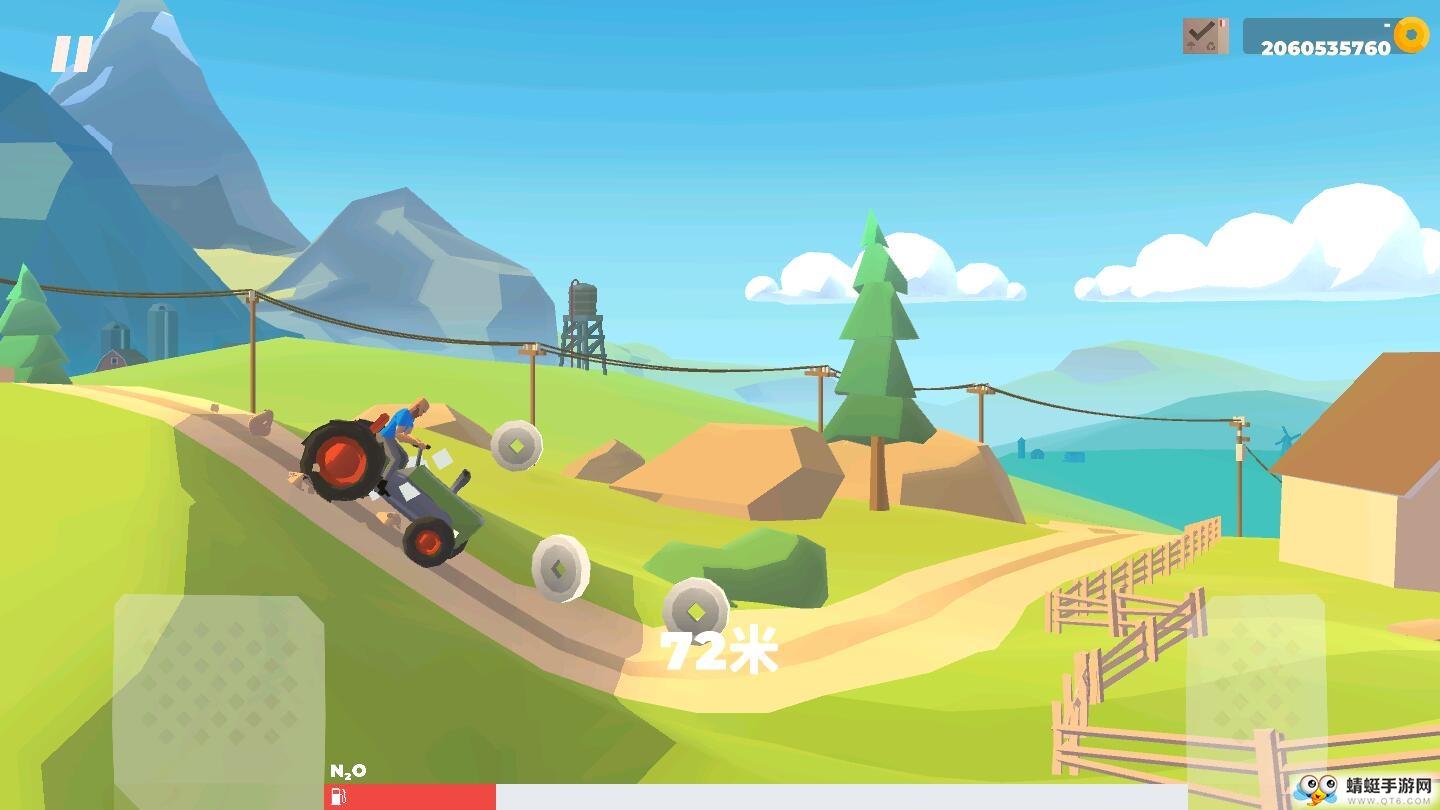This screenshot has width=1440, height=810.
Task: Tap the coin near the road dip
Action: coord(560,570)
